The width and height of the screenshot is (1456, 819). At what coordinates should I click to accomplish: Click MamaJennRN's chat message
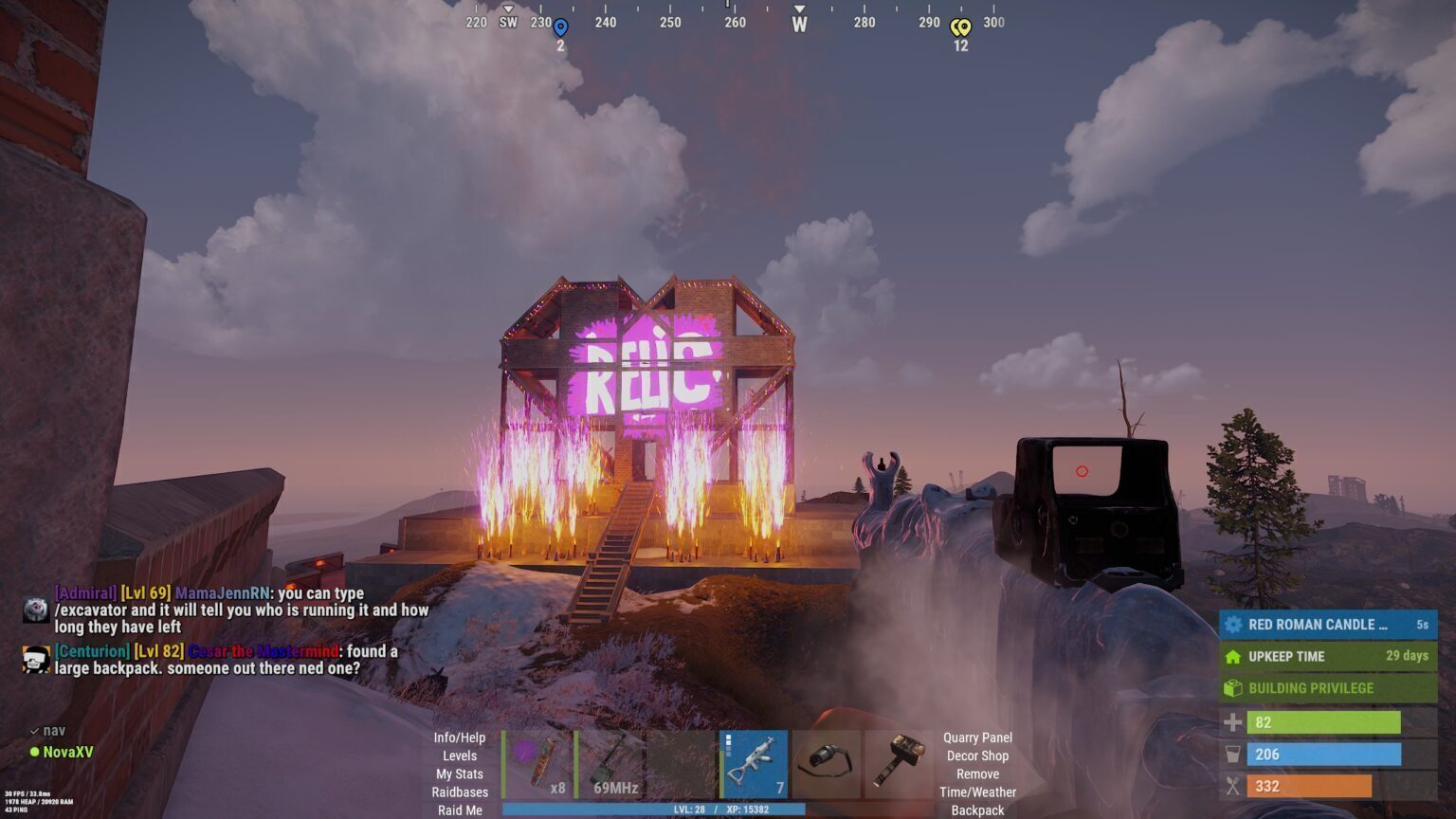(x=242, y=610)
